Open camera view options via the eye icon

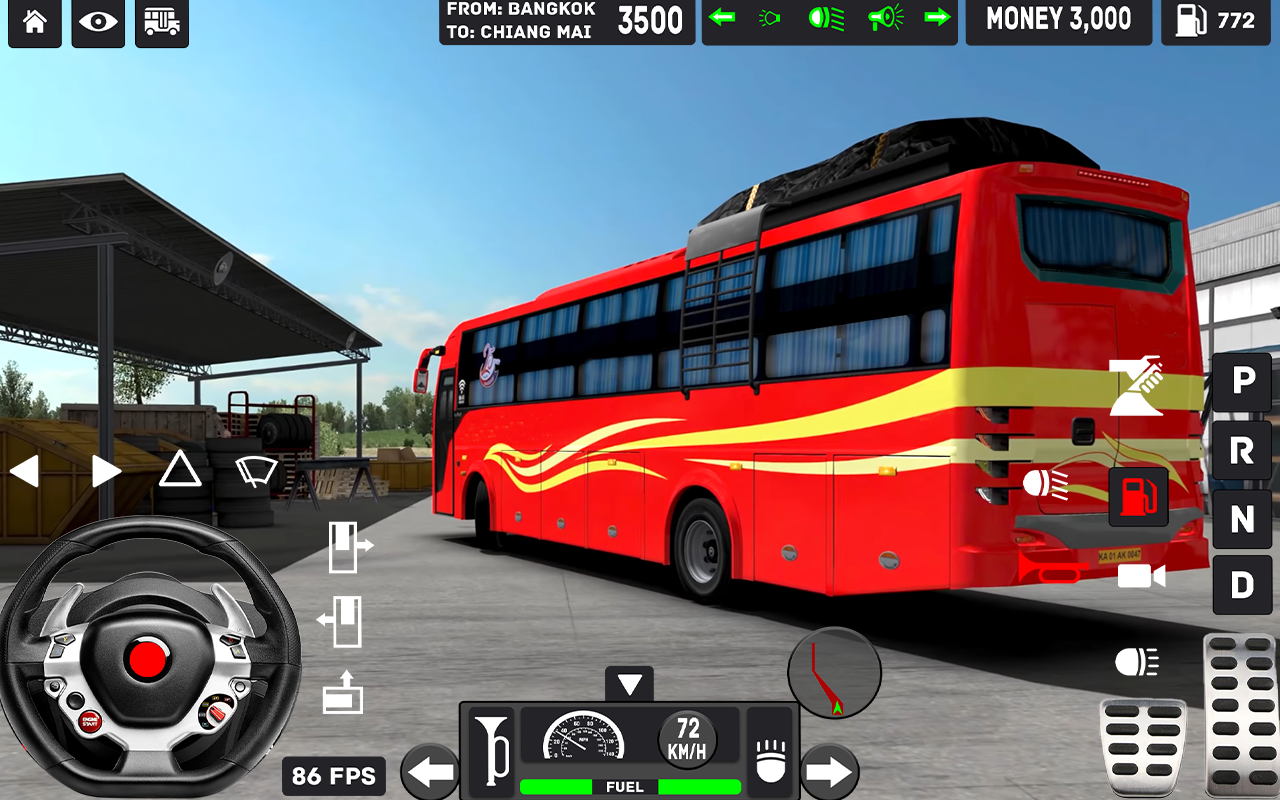(x=97, y=22)
